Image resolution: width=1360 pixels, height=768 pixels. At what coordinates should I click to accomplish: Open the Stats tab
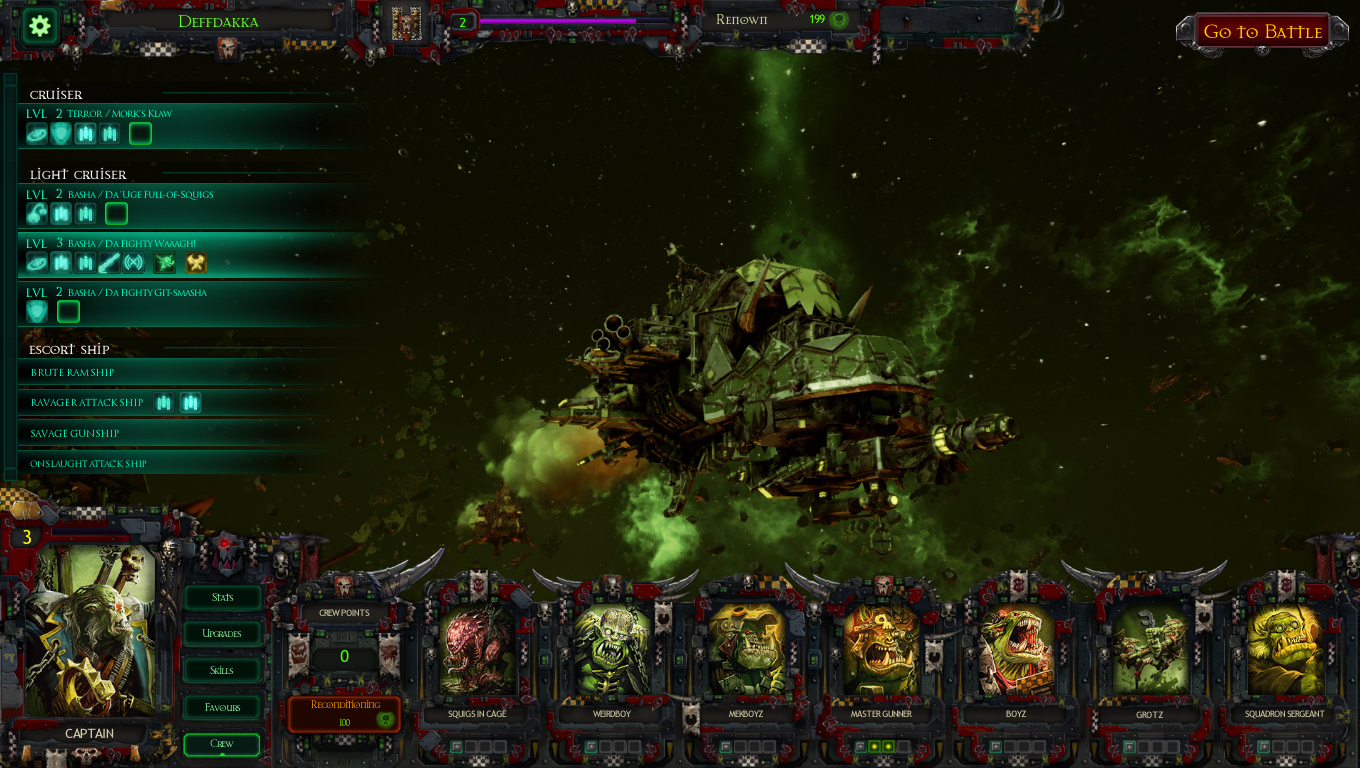[x=222, y=598]
